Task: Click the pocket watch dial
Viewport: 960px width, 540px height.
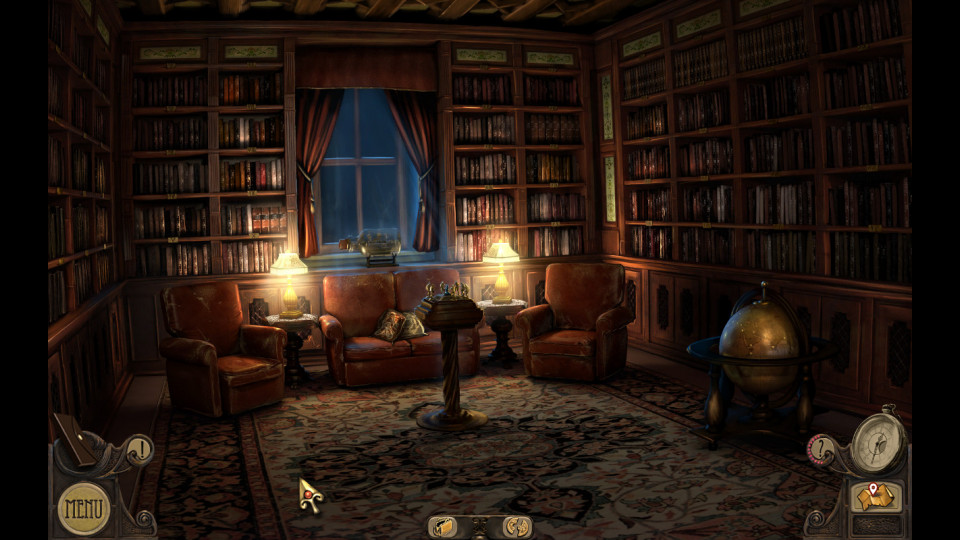Action: pos(878,441)
